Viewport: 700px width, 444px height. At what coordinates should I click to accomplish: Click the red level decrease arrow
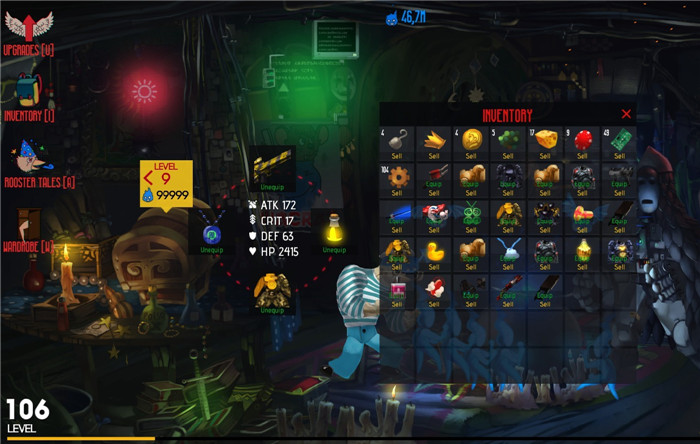(x=148, y=179)
